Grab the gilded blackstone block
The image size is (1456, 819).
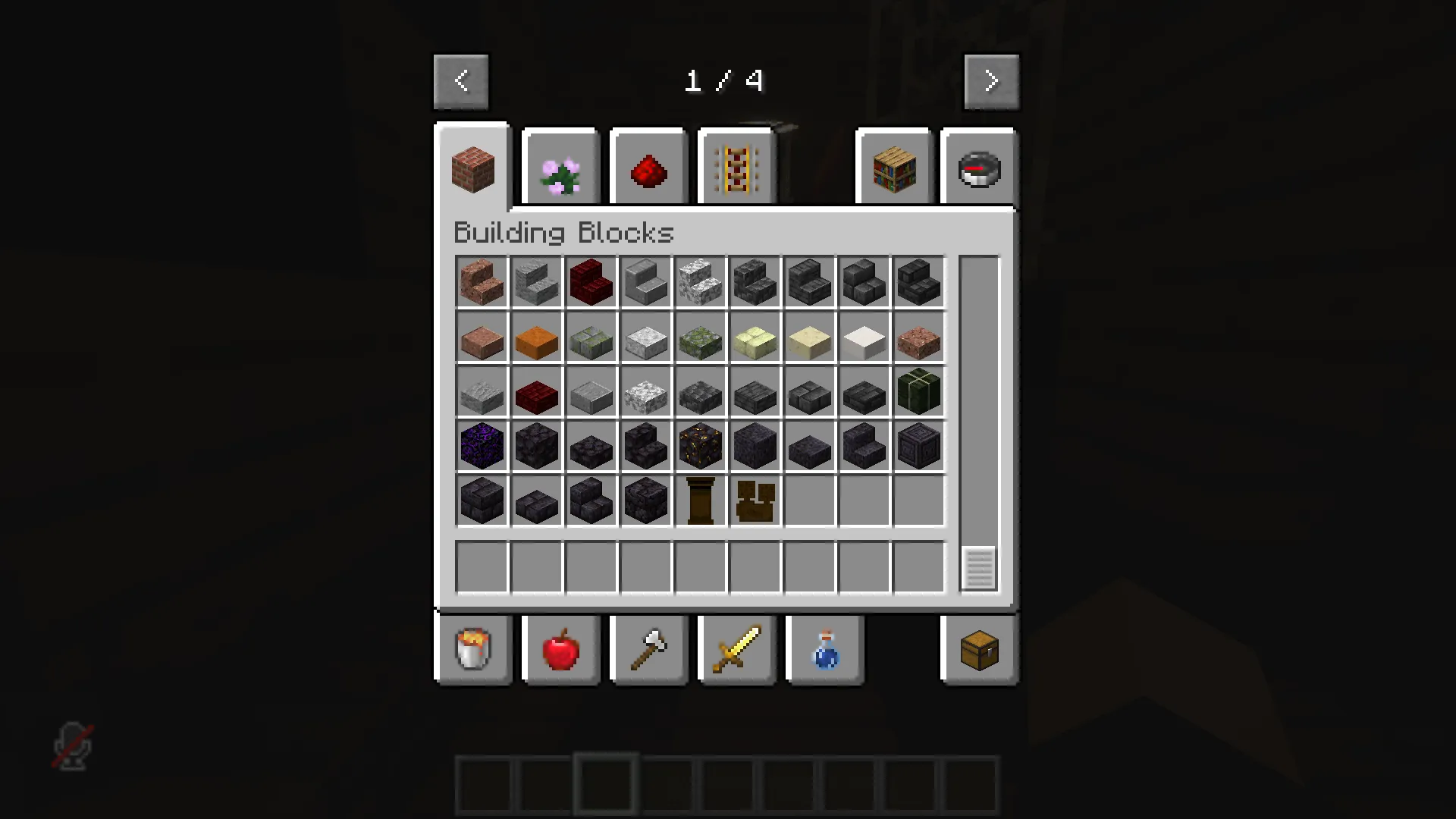click(700, 446)
